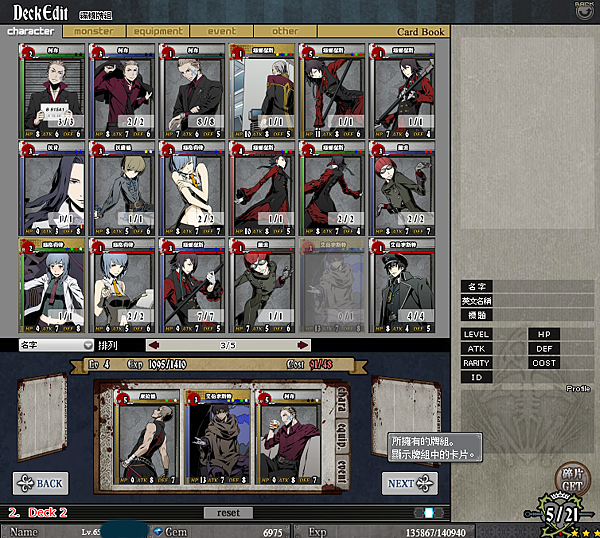Open the sort-by dropdown
Screen dimensions: 600x538
55,345
